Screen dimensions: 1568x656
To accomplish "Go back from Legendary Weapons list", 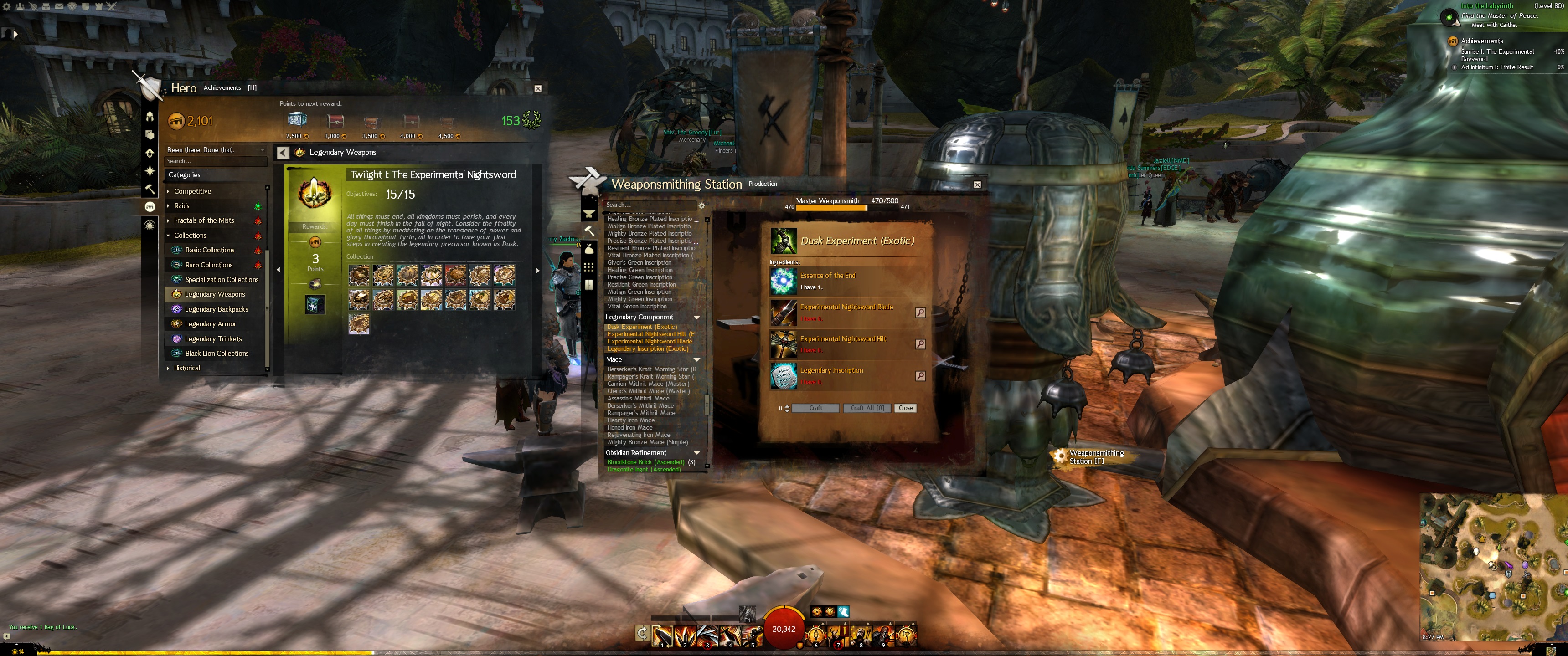I will click(283, 153).
